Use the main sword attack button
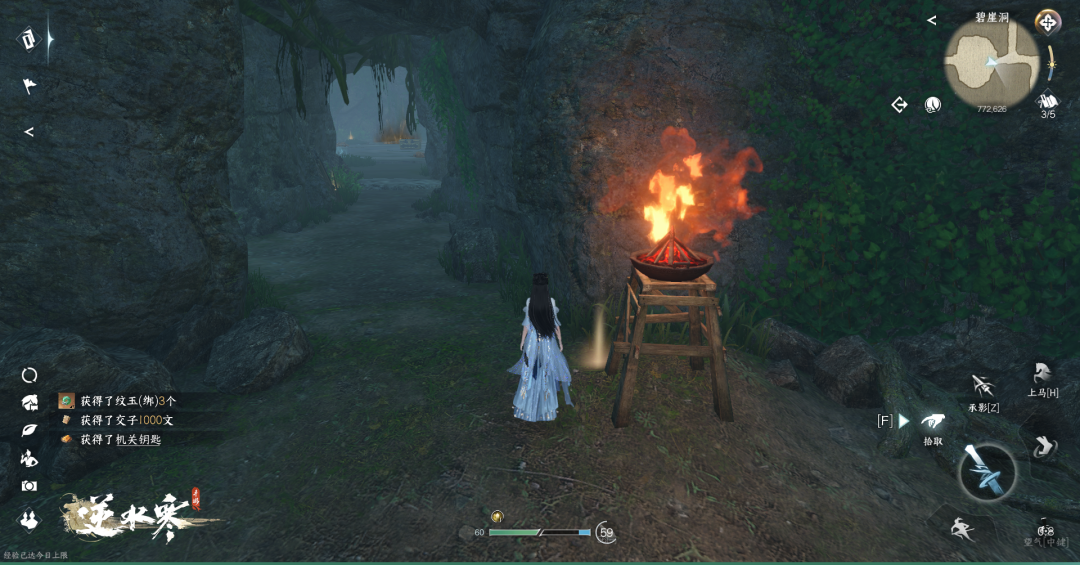 coord(987,472)
